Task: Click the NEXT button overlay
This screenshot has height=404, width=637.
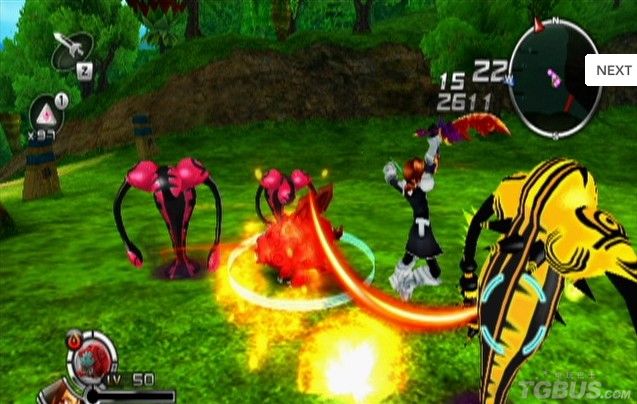Action: coord(613,70)
